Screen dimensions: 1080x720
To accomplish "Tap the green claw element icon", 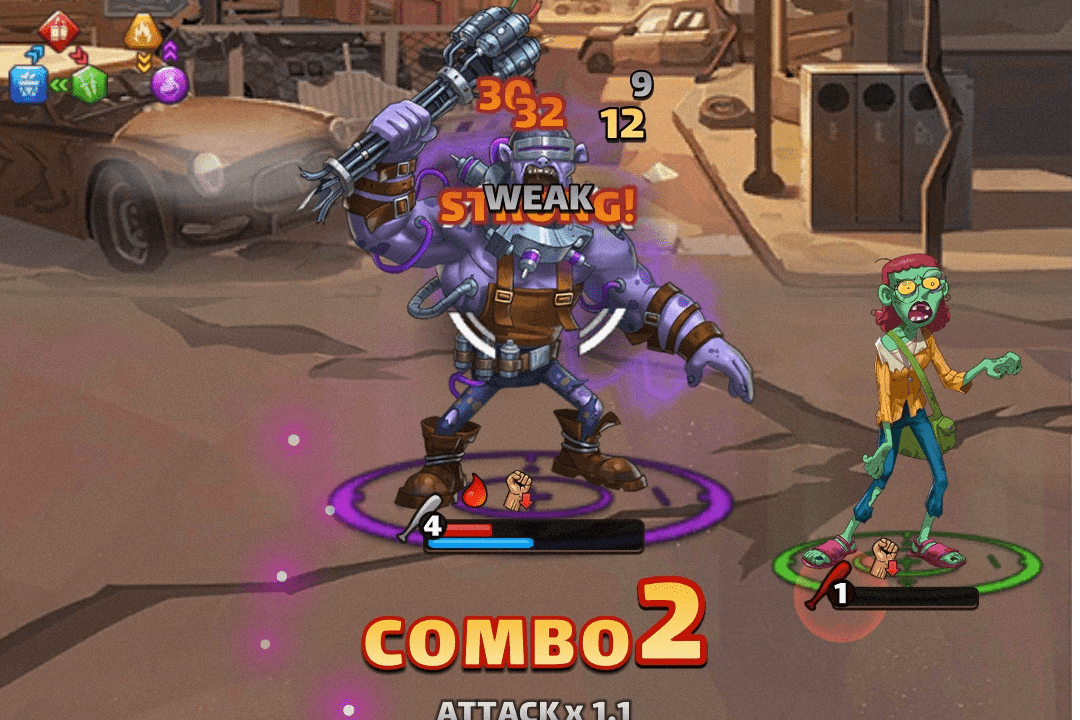I will (x=89, y=84).
